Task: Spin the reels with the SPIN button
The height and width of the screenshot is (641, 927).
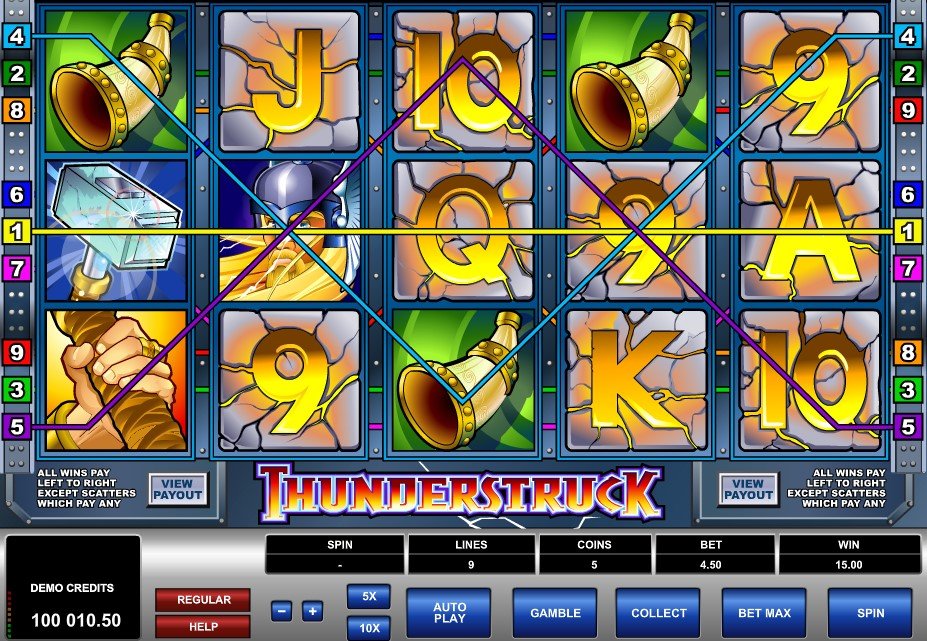Action: (869, 612)
